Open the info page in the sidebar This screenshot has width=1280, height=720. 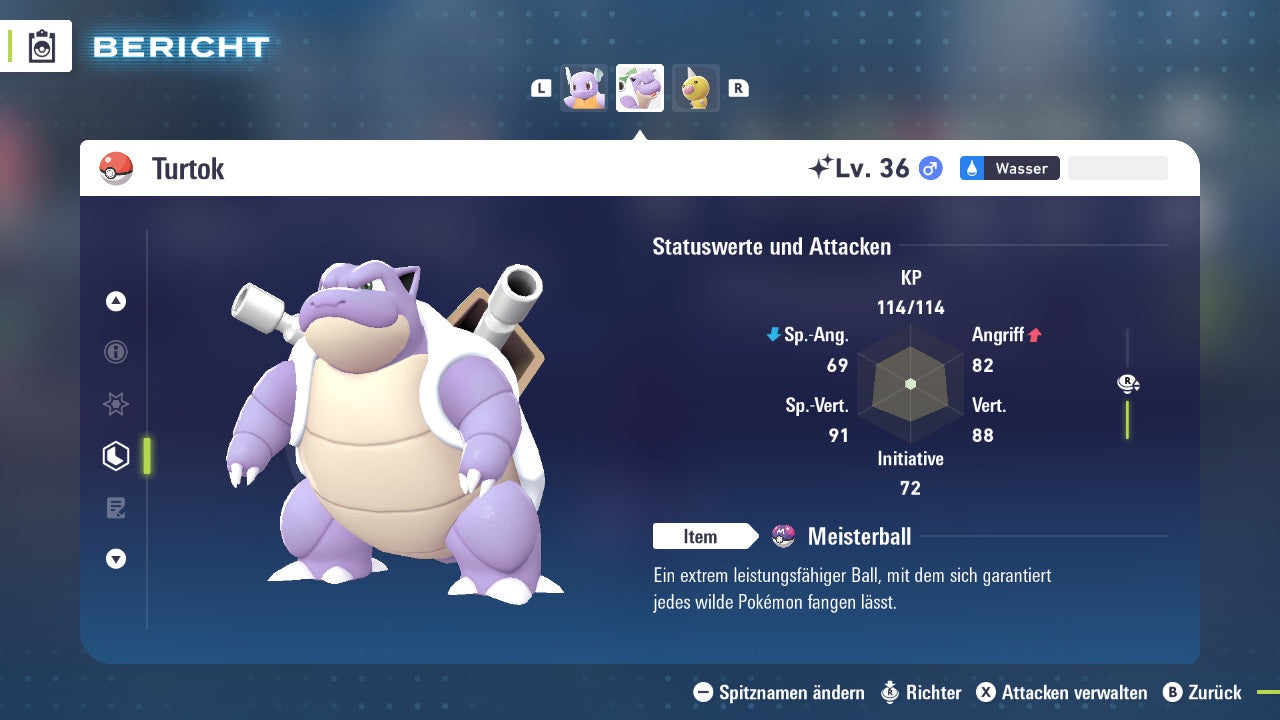tap(115, 352)
